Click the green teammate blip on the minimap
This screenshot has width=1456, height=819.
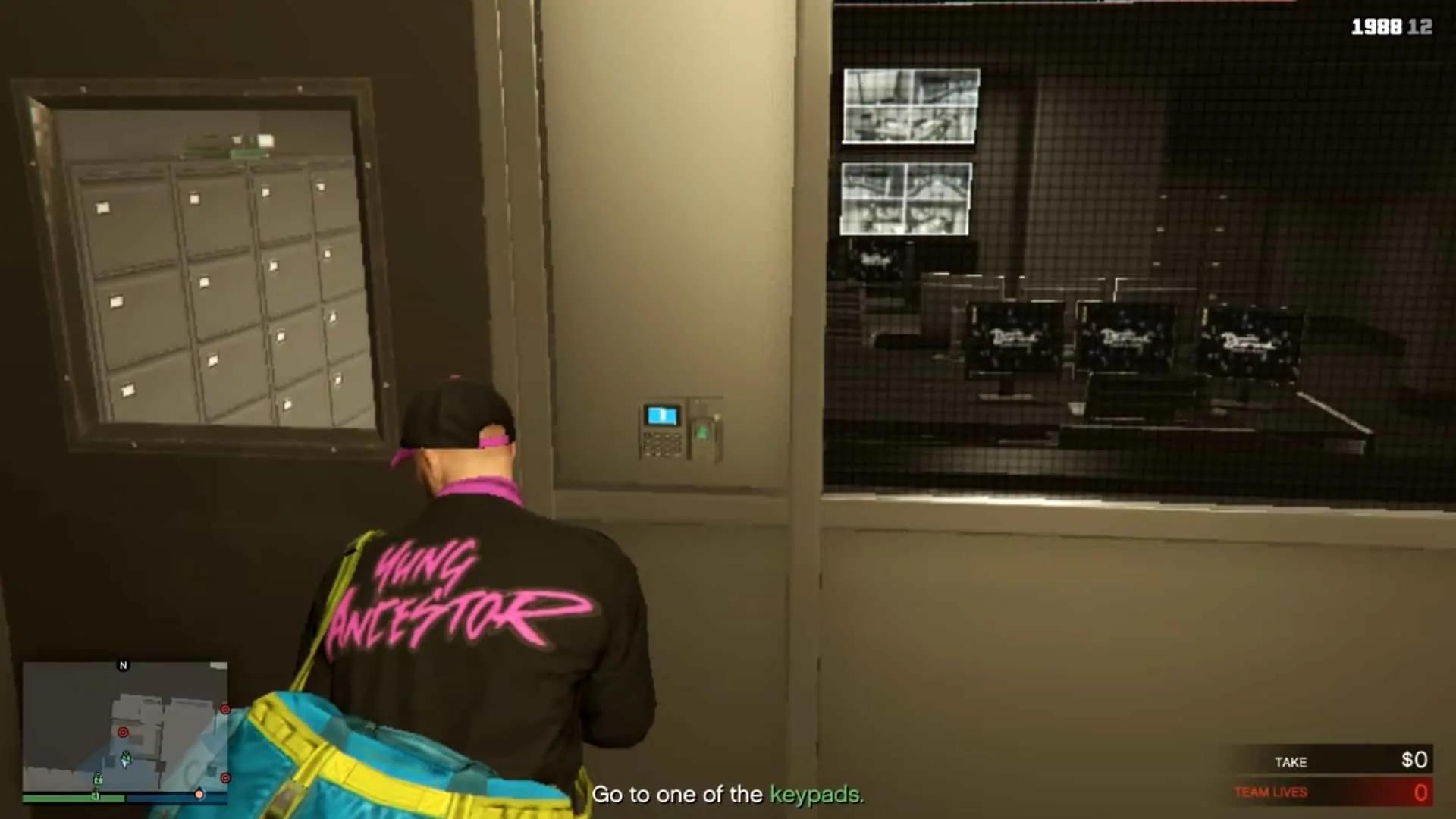99,778
